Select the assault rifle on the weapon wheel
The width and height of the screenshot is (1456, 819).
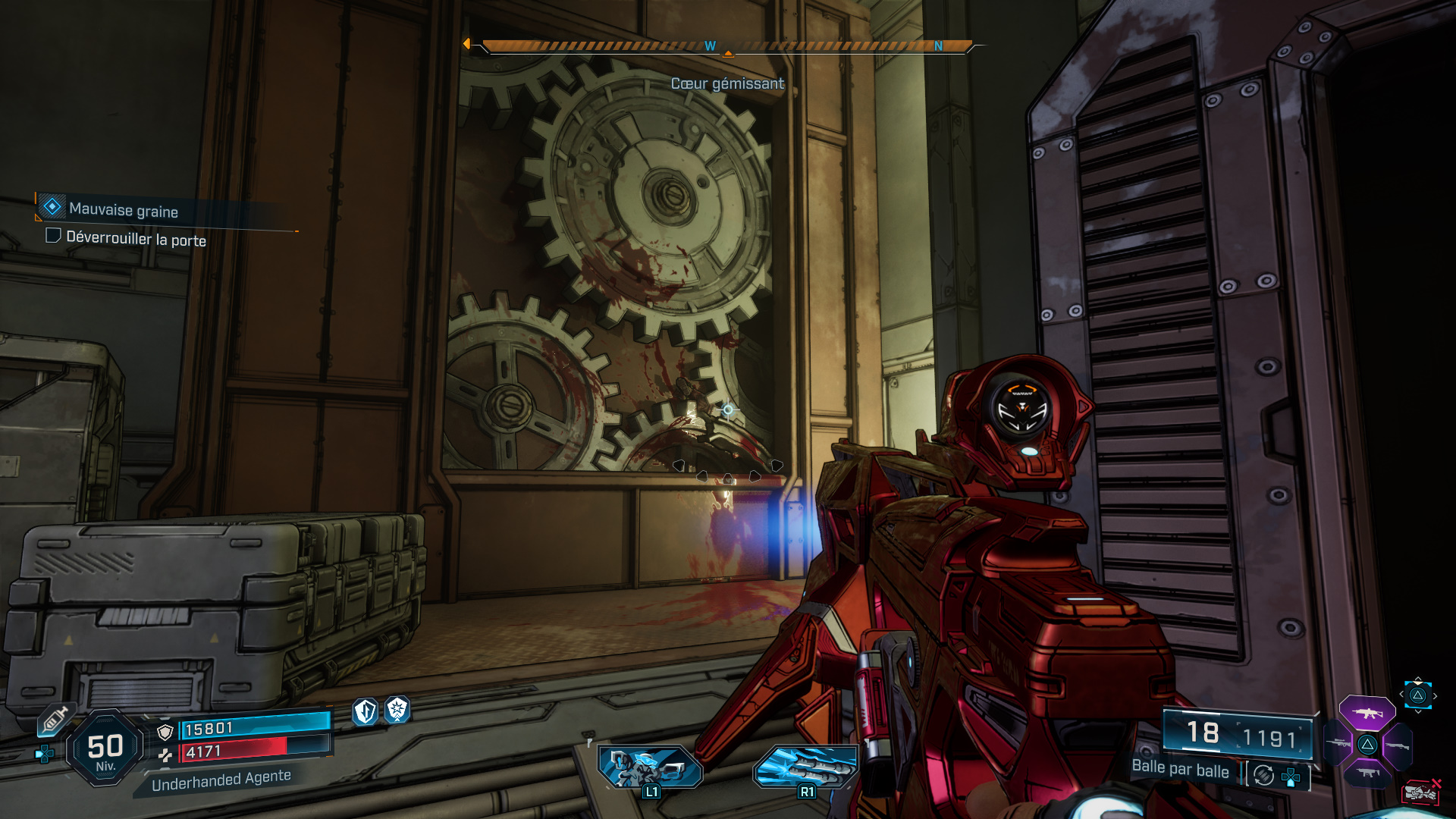pyautogui.click(x=1368, y=714)
